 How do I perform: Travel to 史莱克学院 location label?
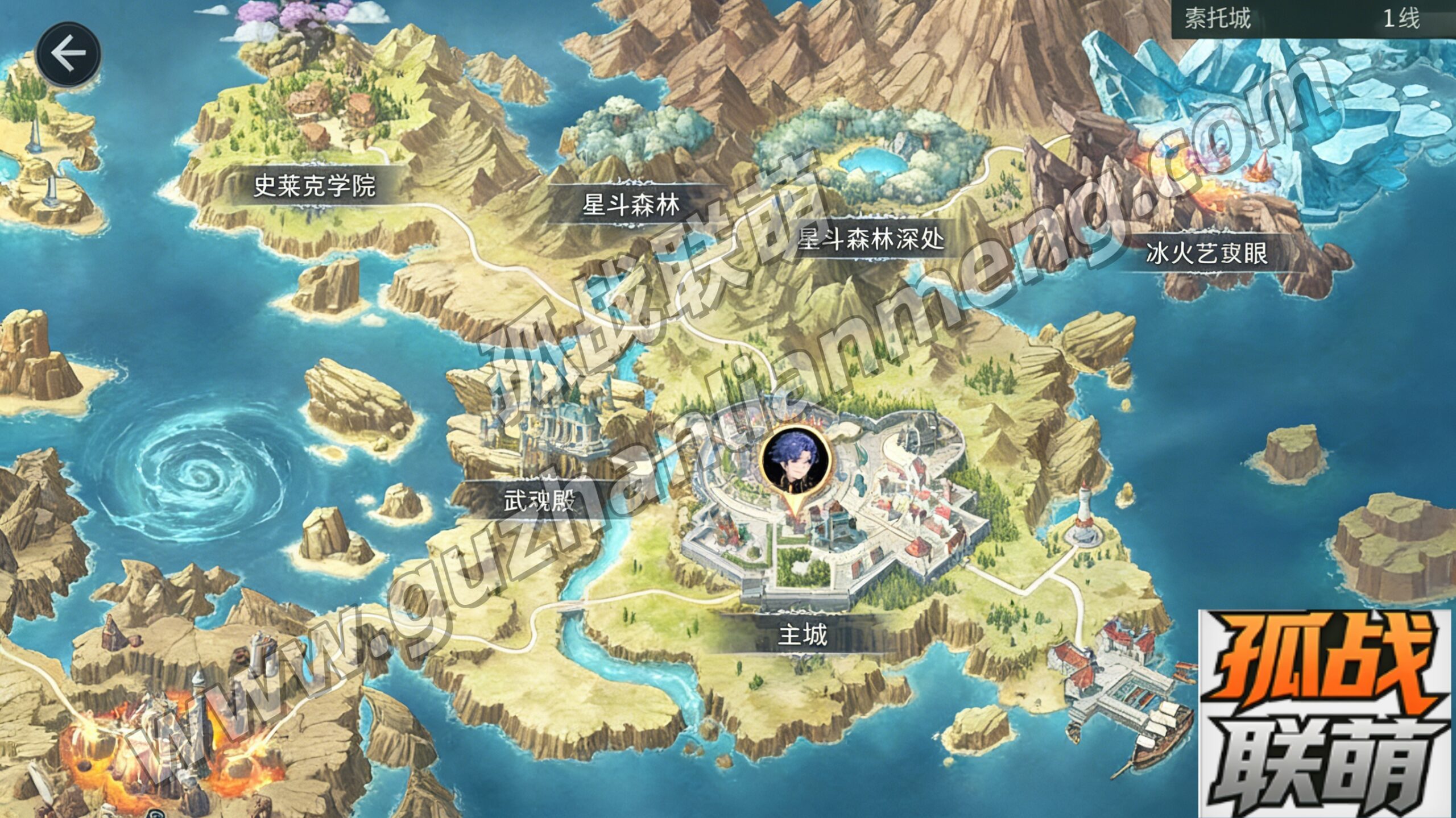(x=315, y=185)
